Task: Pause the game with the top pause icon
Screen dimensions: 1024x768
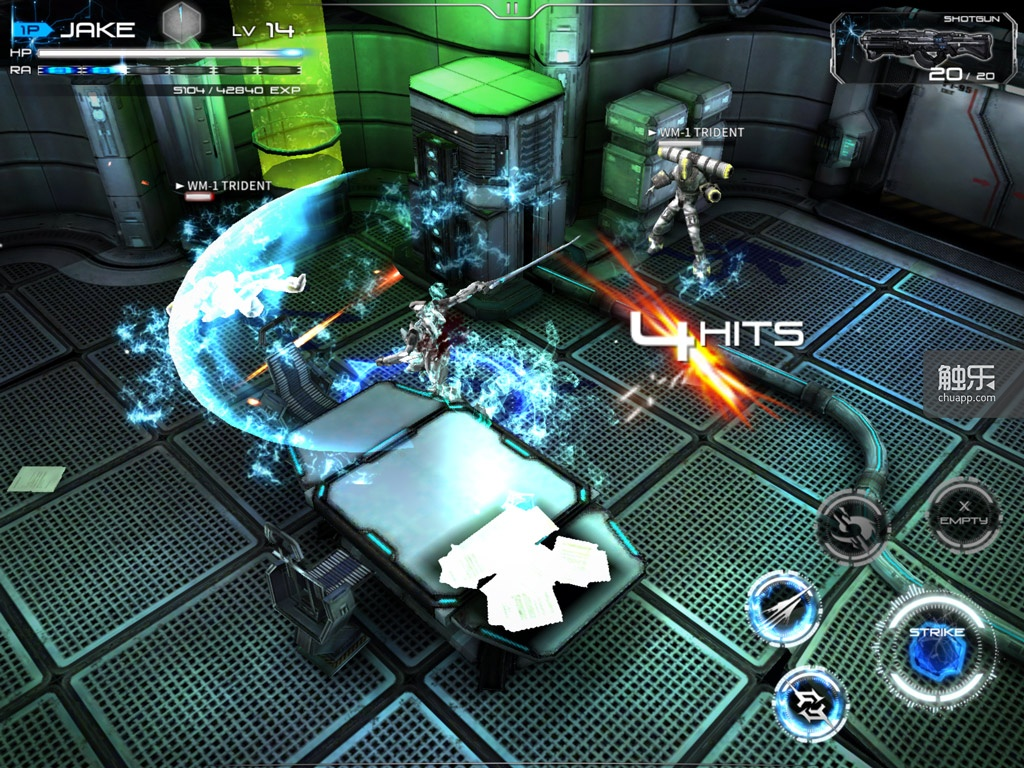Action: coord(512,8)
